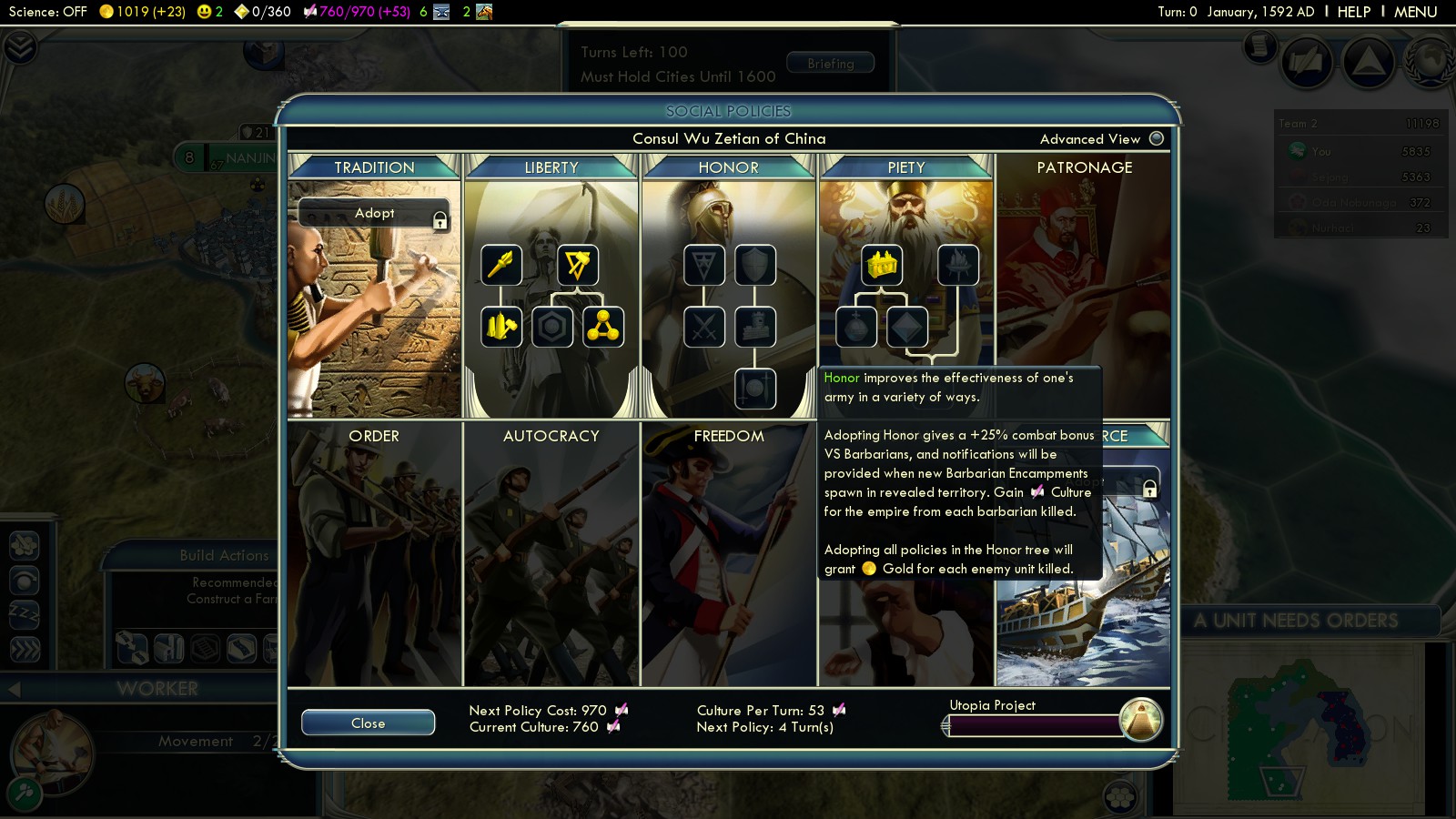The image size is (1456, 819).
Task: Select the Liberty policy tree header
Action: pos(551,167)
